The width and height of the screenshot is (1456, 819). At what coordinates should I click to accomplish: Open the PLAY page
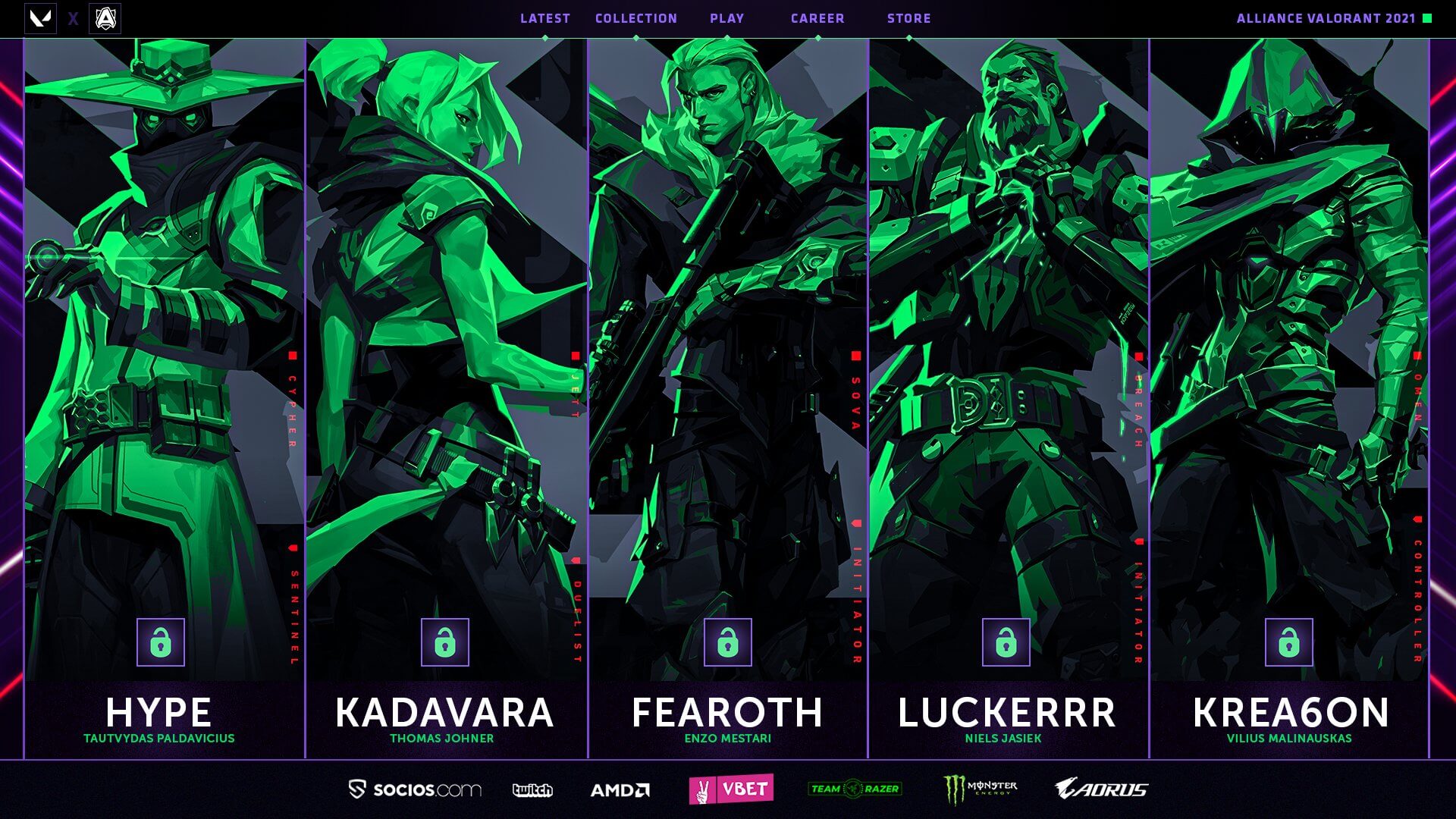(727, 18)
